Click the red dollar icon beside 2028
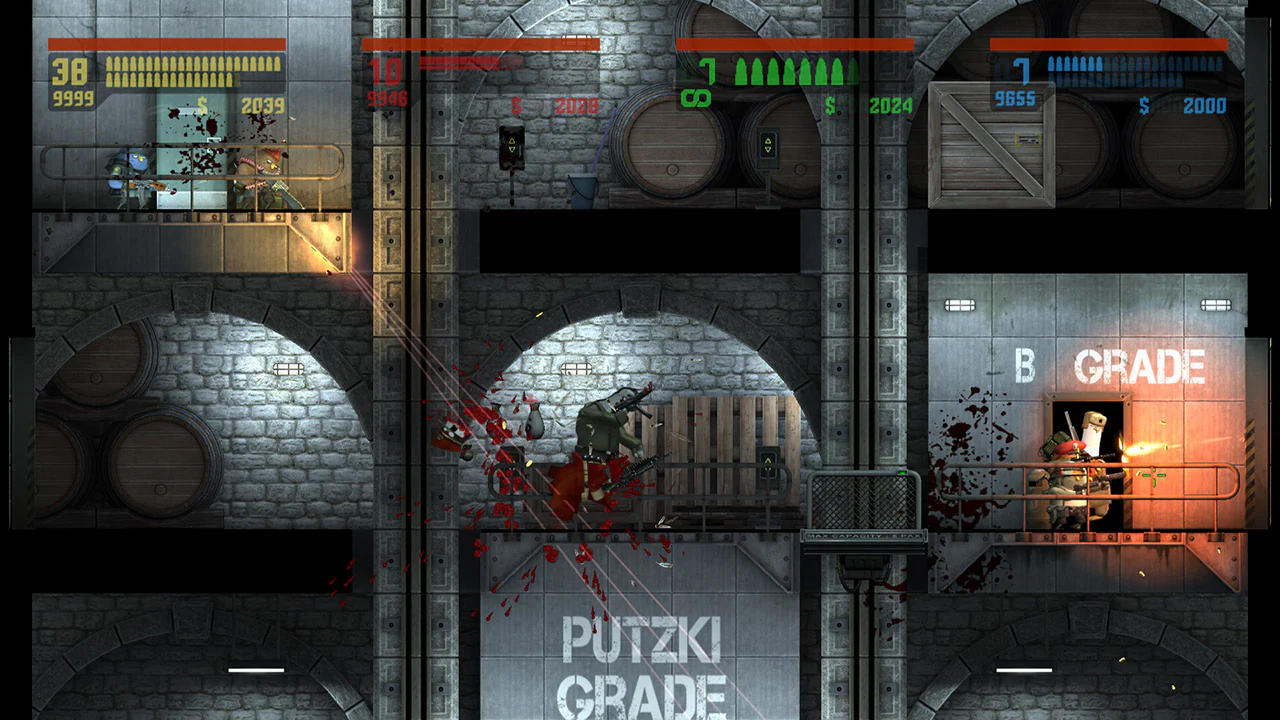This screenshot has width=1280, height=720. [515, 103]
